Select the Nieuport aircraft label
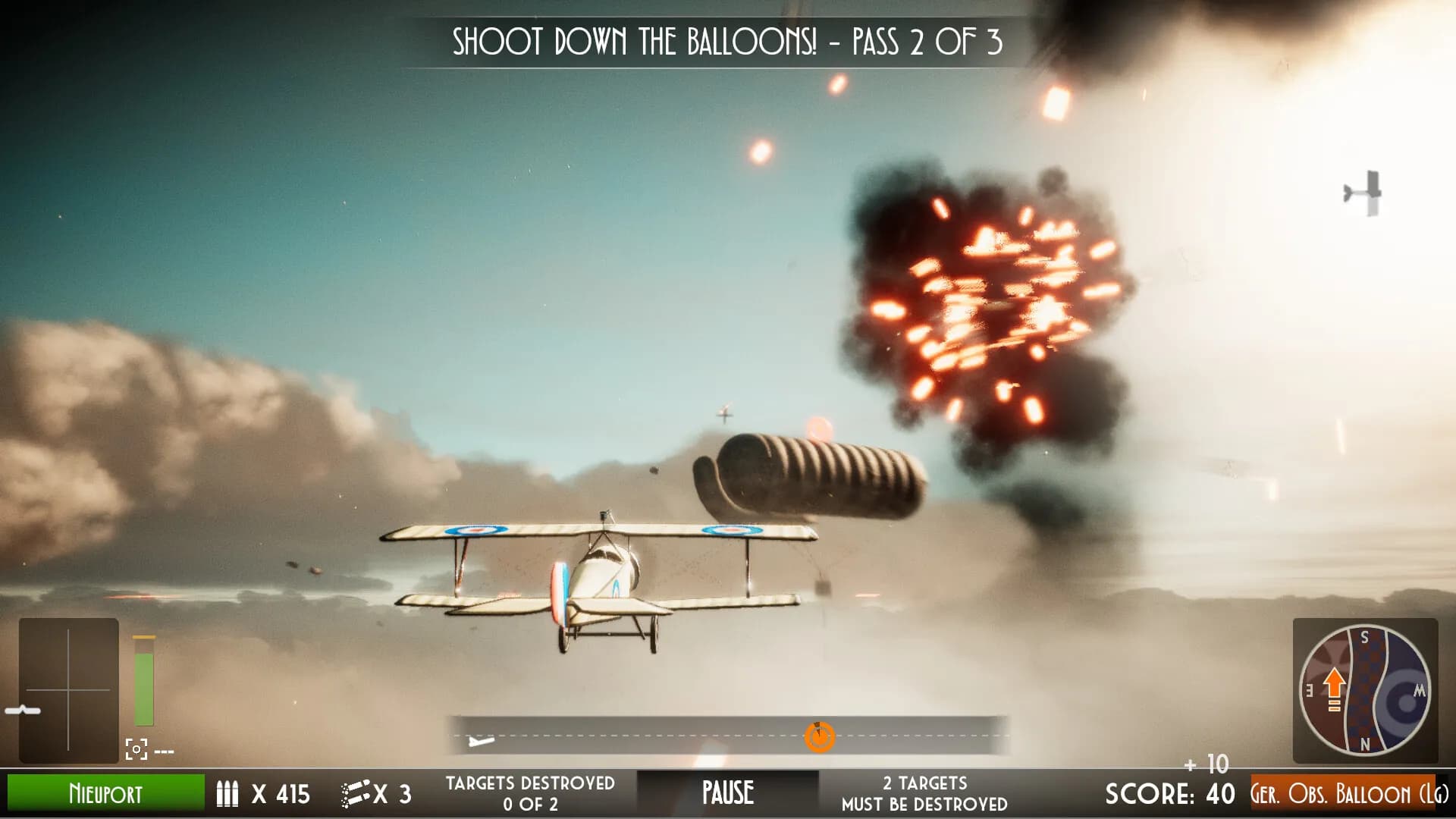The width and height of the screenshot is (1456, 819). 105,793
